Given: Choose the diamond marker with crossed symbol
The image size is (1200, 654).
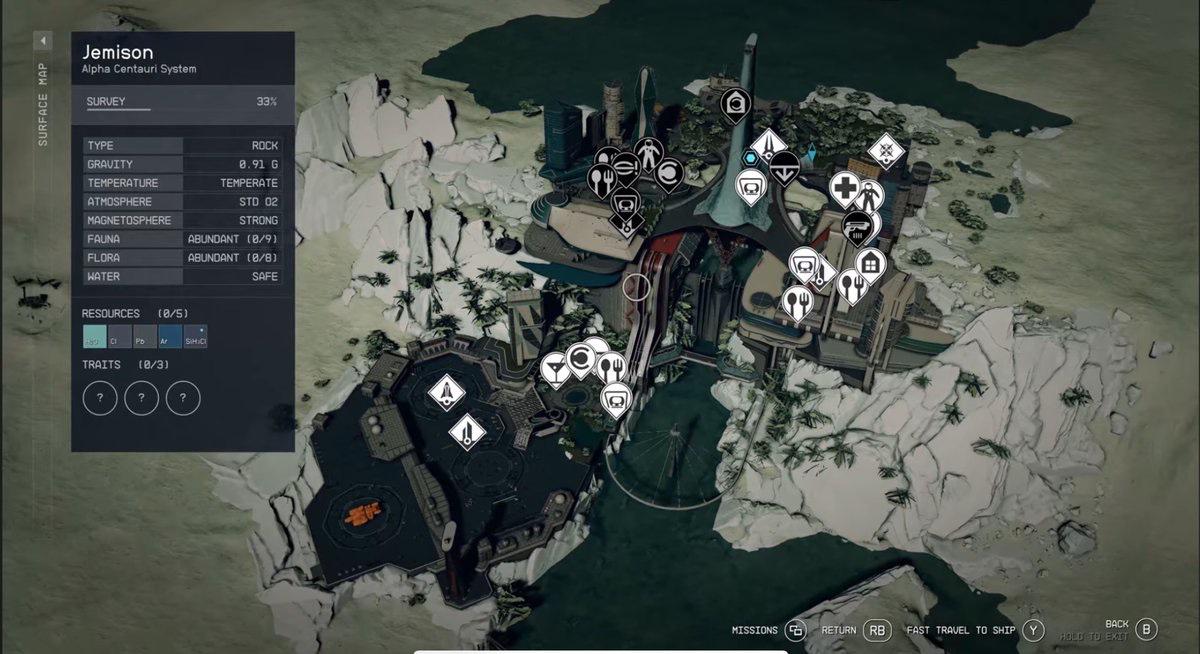Looking at the screenshot, I should [x=886, y=152].
